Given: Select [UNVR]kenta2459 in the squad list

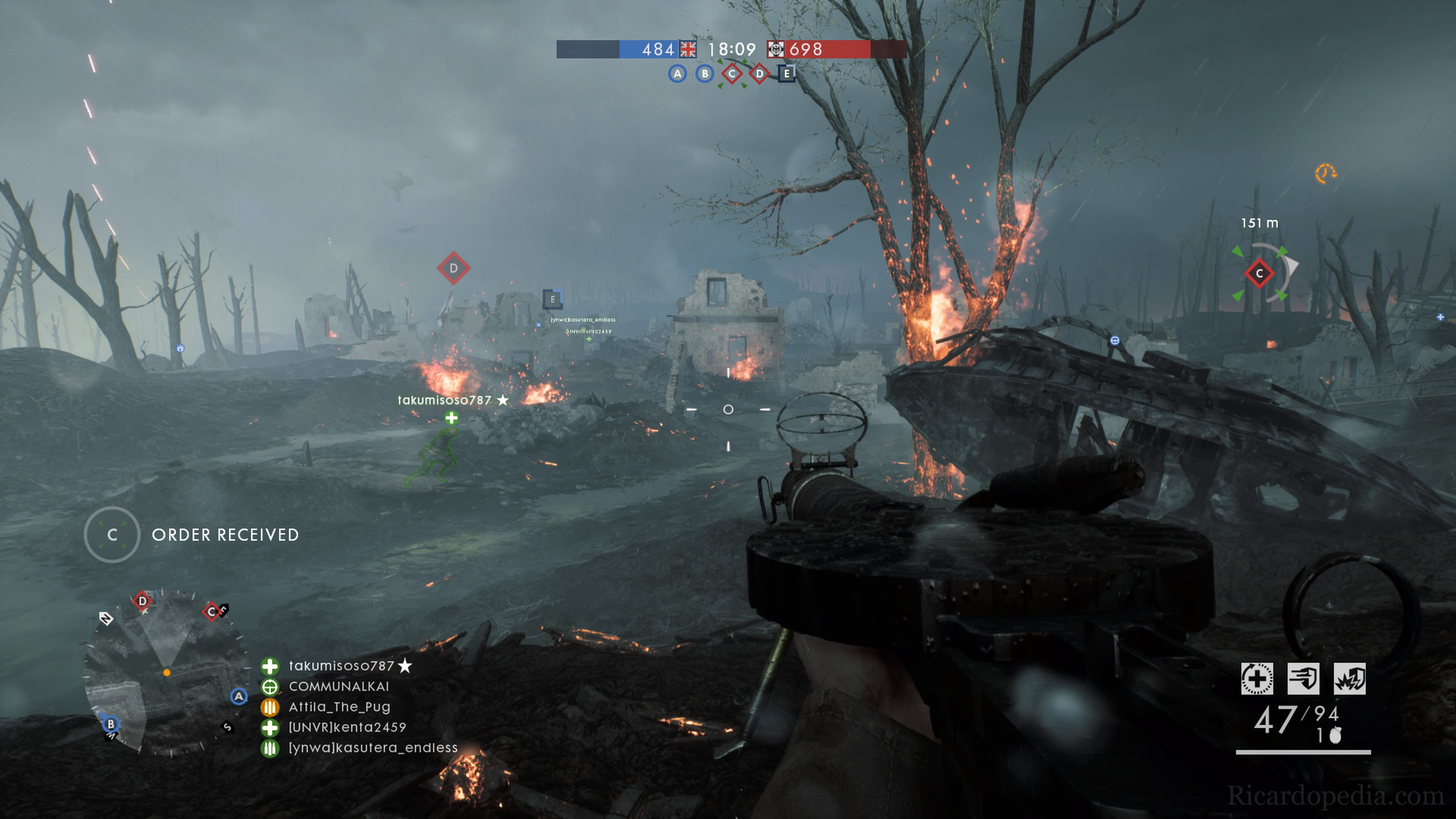Looking at the screenshot, I should click(347, 727).
